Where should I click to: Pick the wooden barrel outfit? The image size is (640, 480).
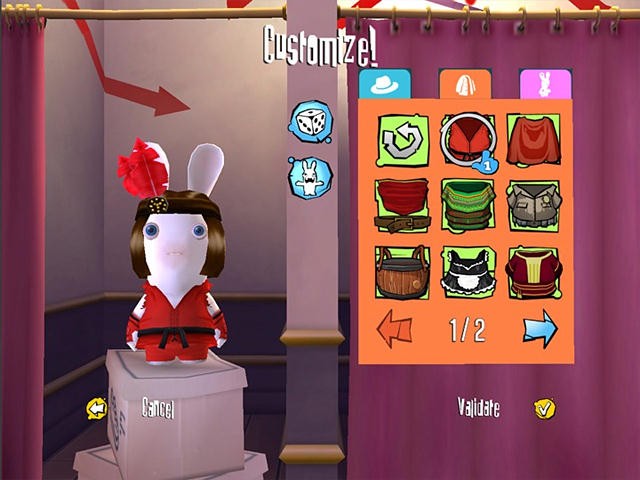click(x=403, y=272)
